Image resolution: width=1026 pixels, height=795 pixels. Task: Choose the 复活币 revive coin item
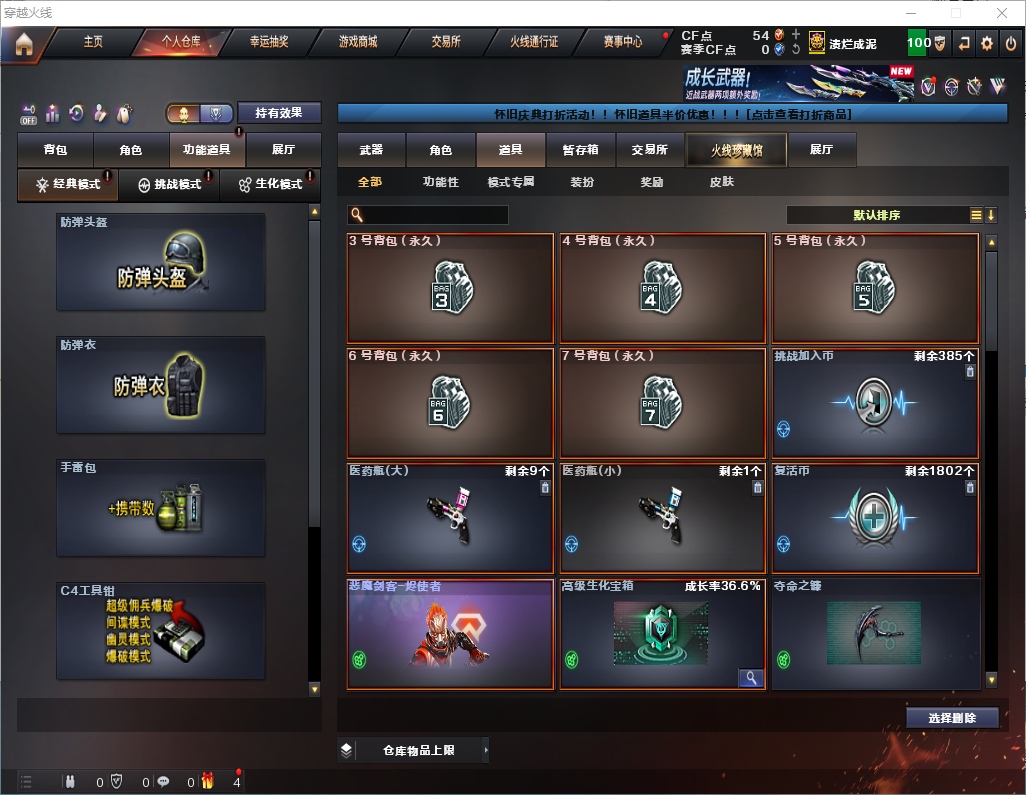[875, 518]
